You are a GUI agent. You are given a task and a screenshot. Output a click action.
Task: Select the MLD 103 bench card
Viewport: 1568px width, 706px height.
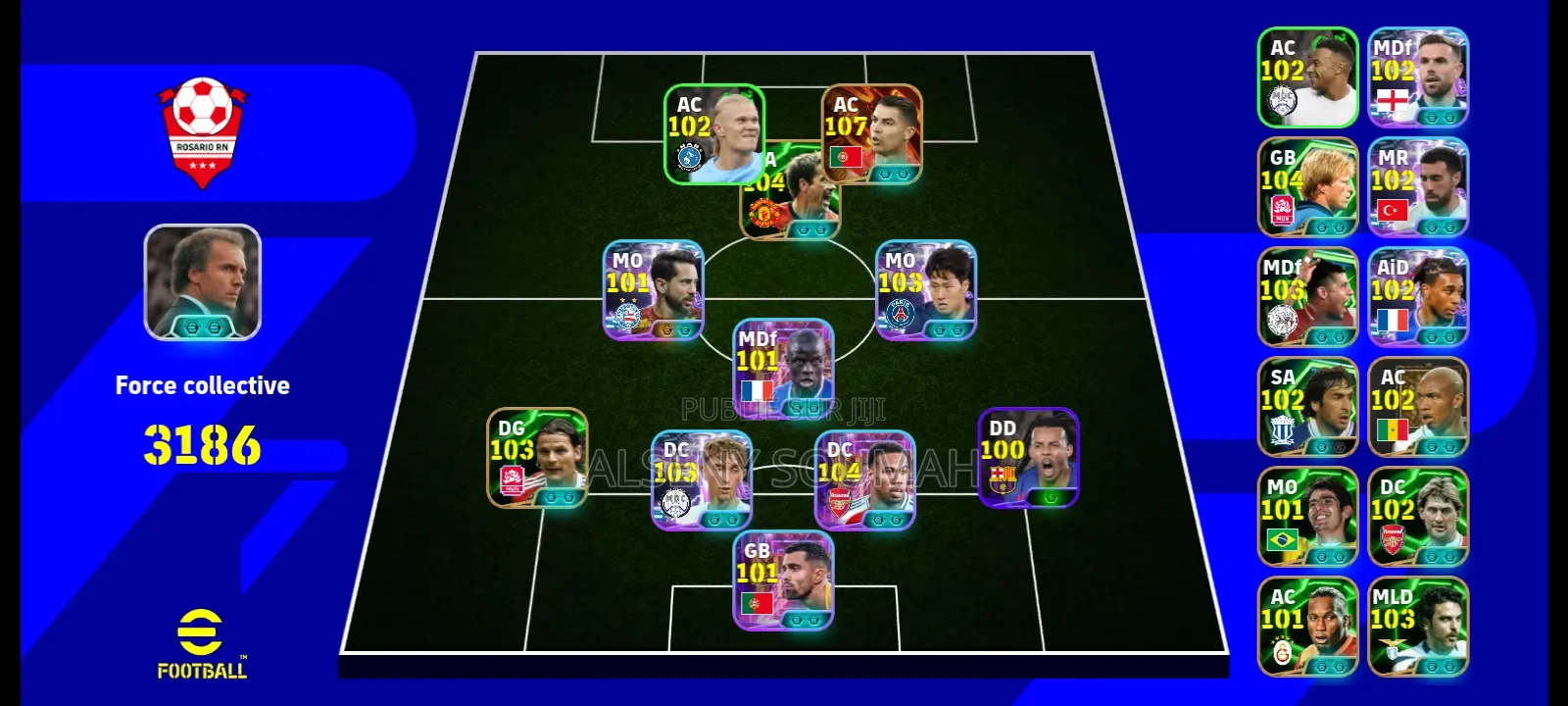click(x=1418, y=627)
